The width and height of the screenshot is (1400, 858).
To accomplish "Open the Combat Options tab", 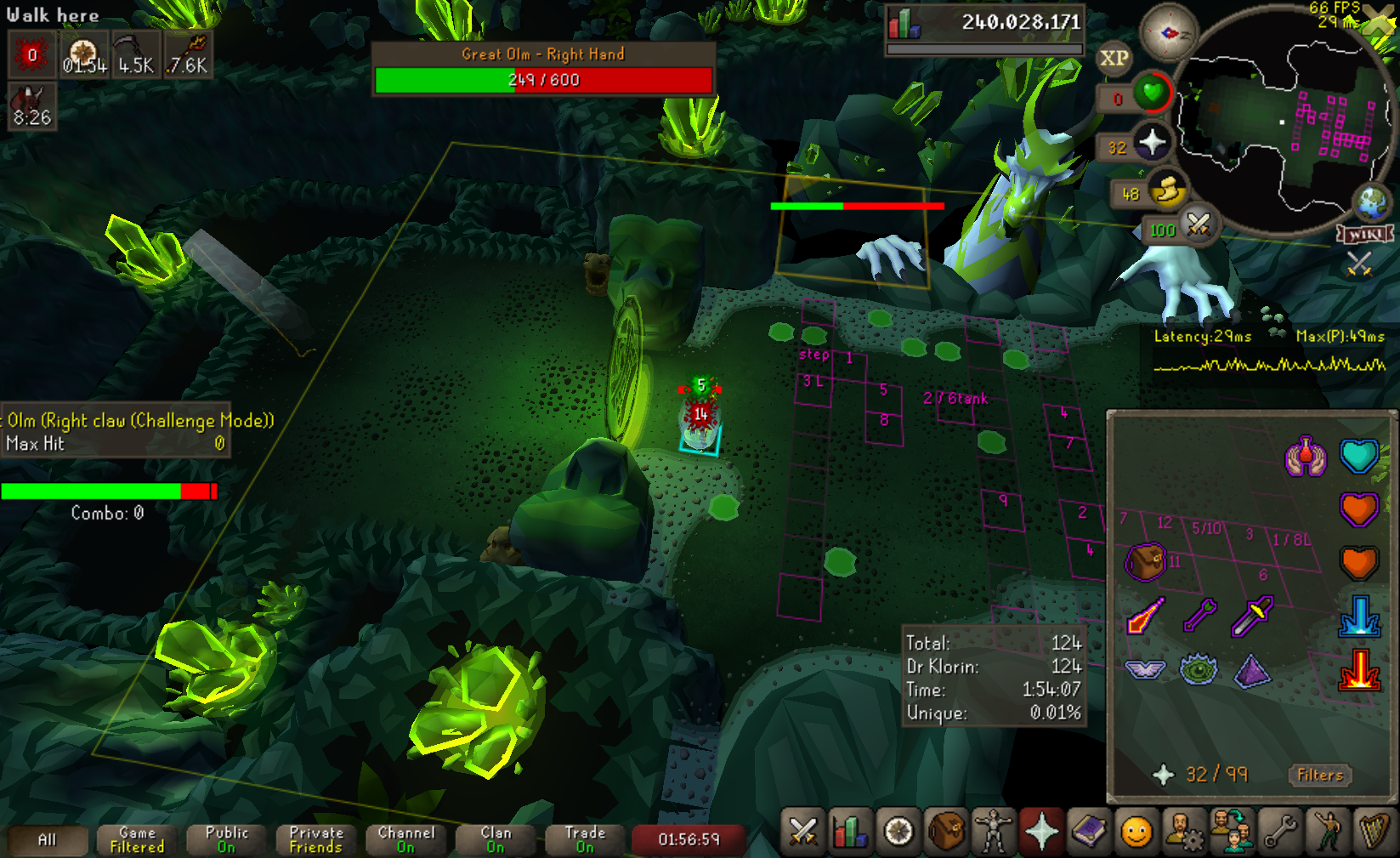I will coord(802,831).
